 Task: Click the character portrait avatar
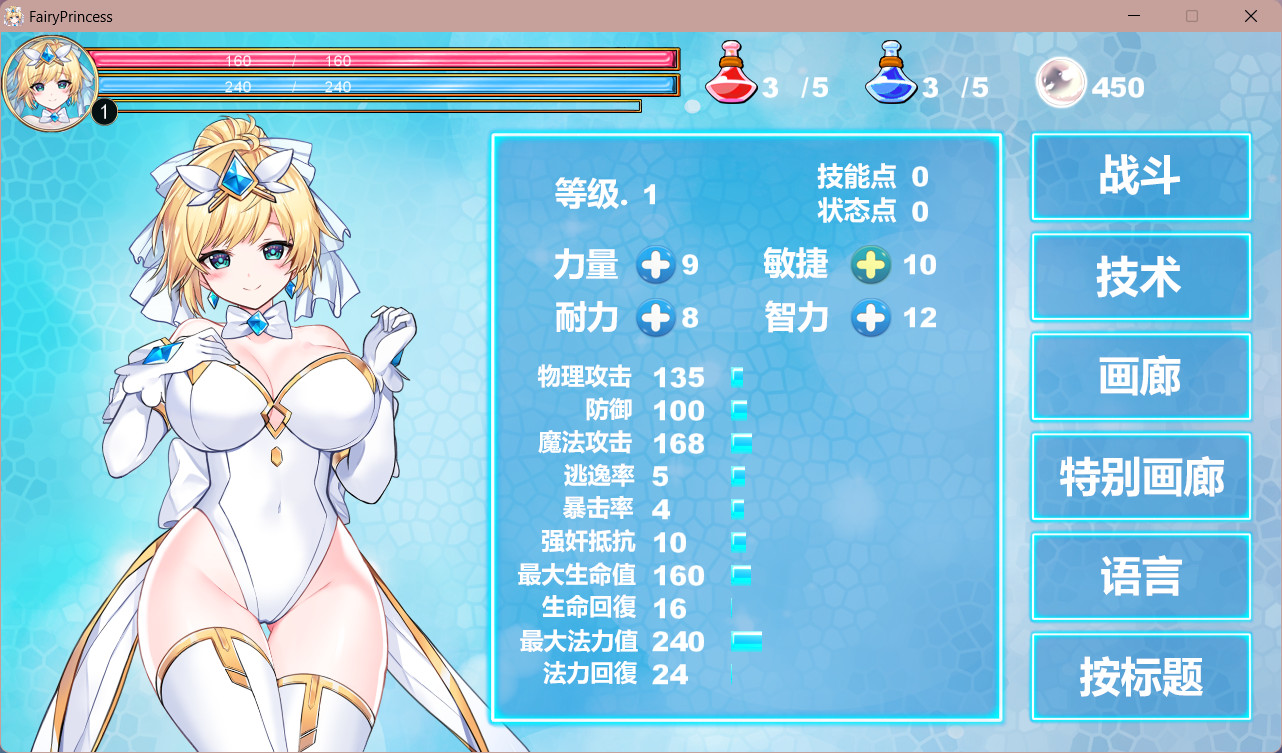pyautogui.click(x=49, y=82)
